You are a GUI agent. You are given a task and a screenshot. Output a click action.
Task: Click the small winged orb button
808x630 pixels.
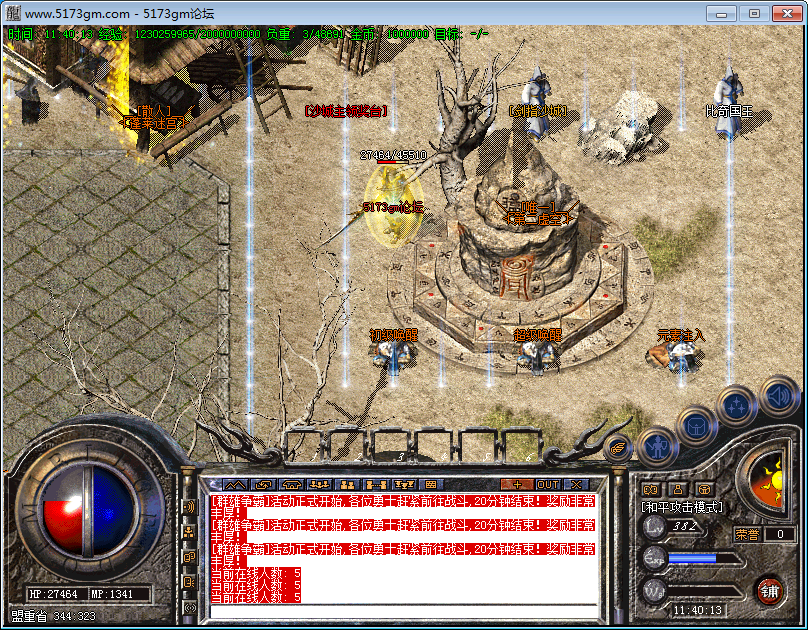coord(618,449)
